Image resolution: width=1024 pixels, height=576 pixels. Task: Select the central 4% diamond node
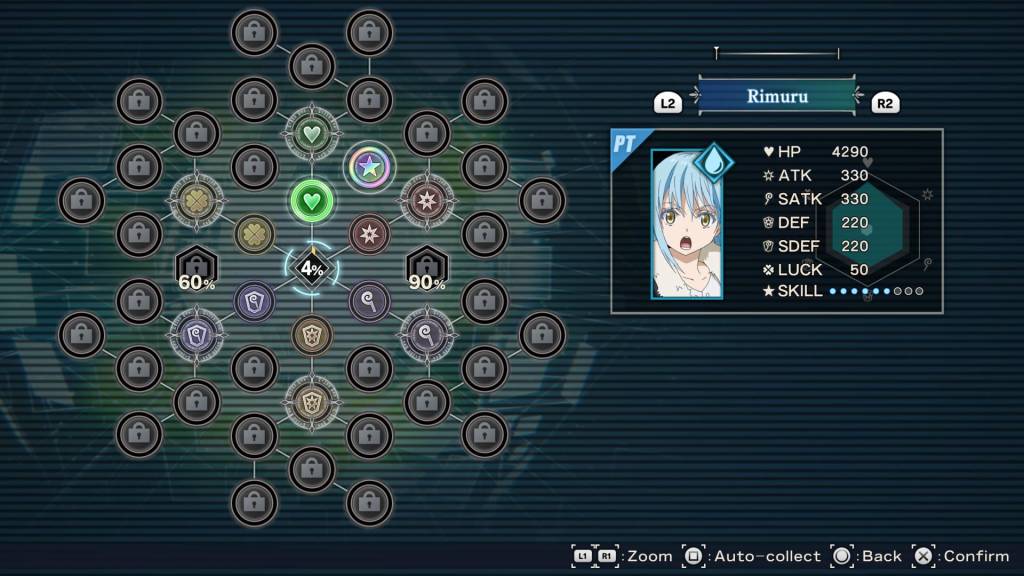[312, 268]
